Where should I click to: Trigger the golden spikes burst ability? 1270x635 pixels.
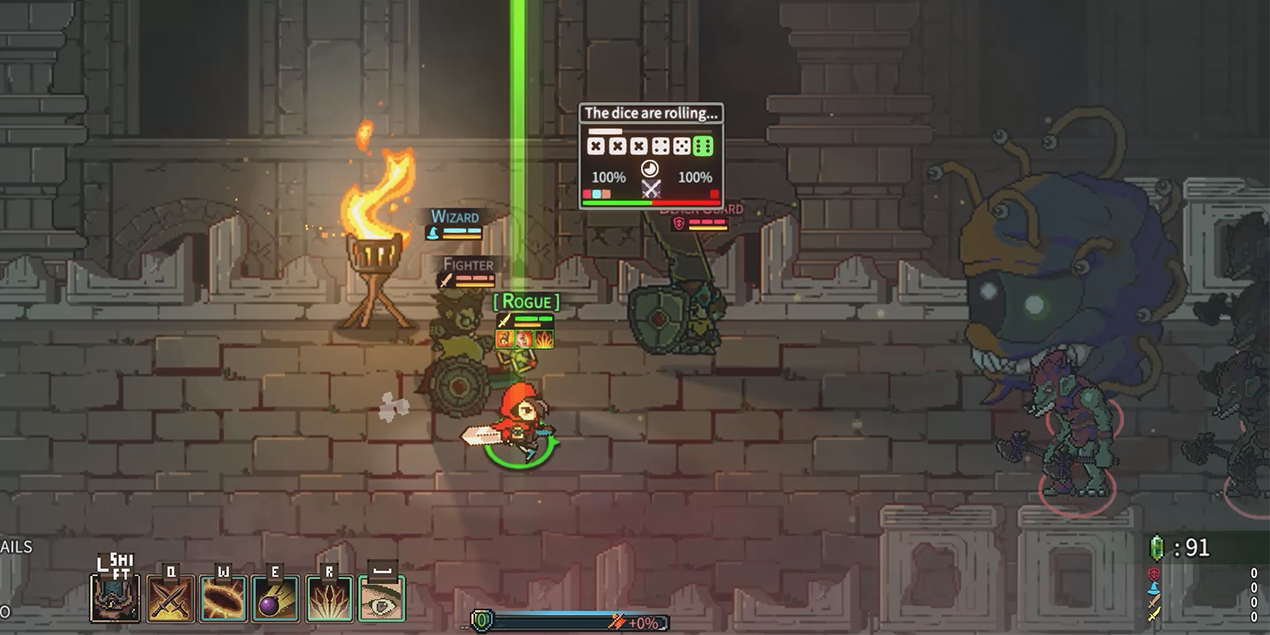click(328, 597)
